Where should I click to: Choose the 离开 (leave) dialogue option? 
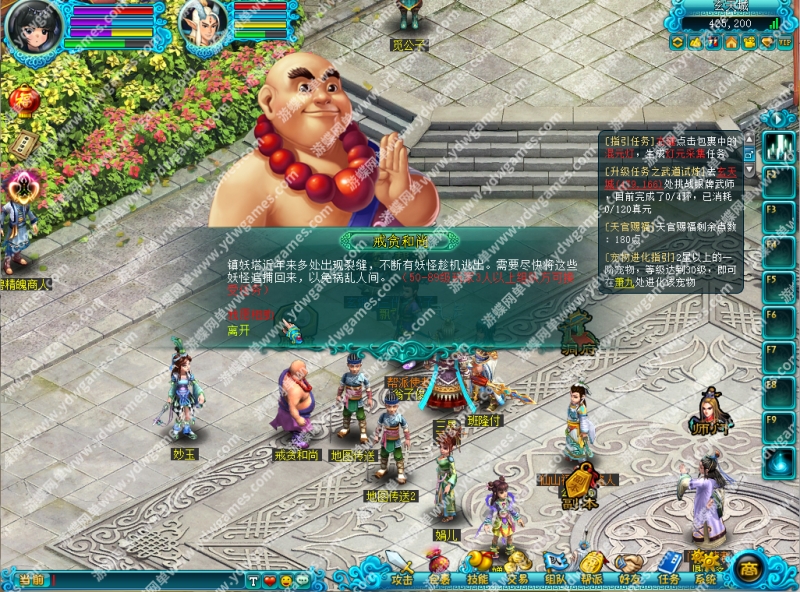point(238,330)
